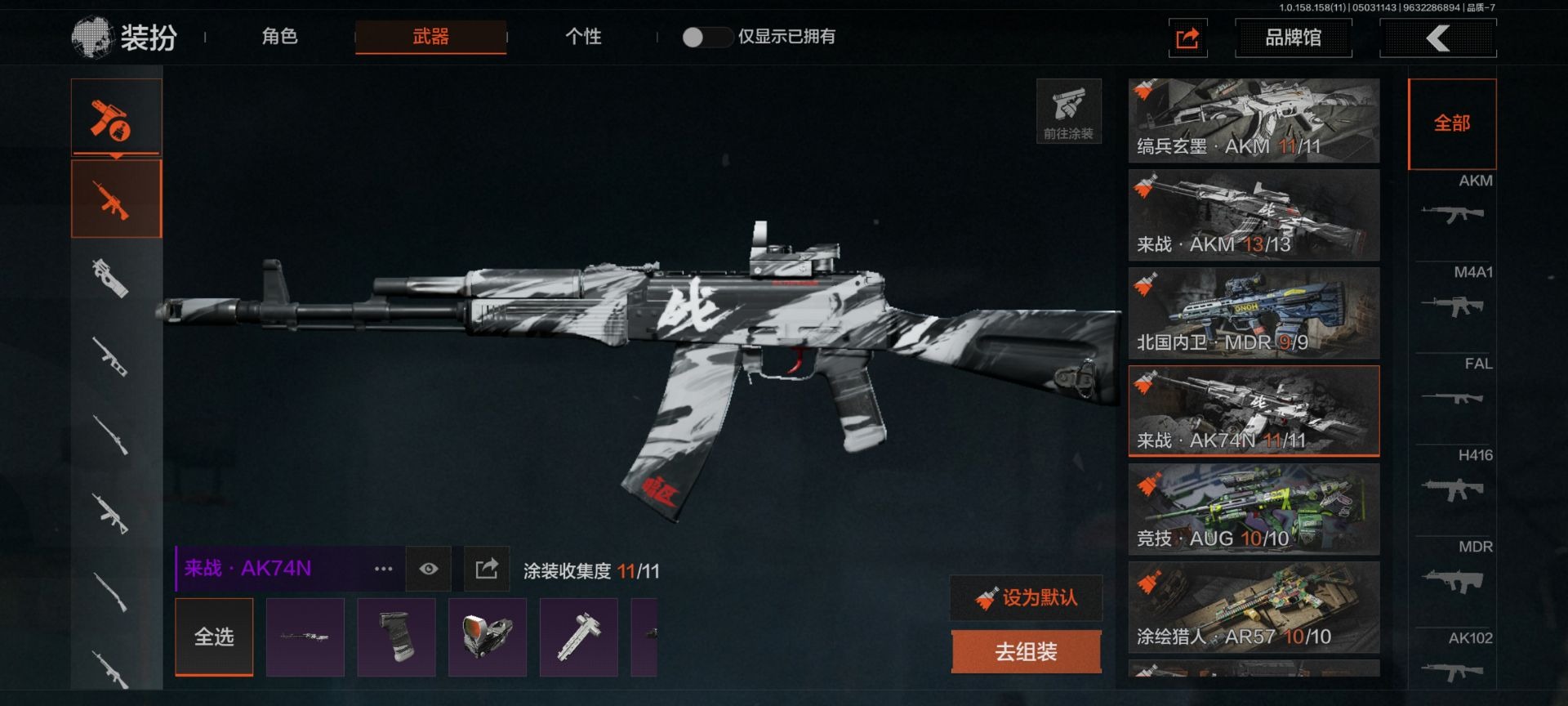Go back with the arrow button
The image size is (1568, 706).
[x=1437, y=38]
